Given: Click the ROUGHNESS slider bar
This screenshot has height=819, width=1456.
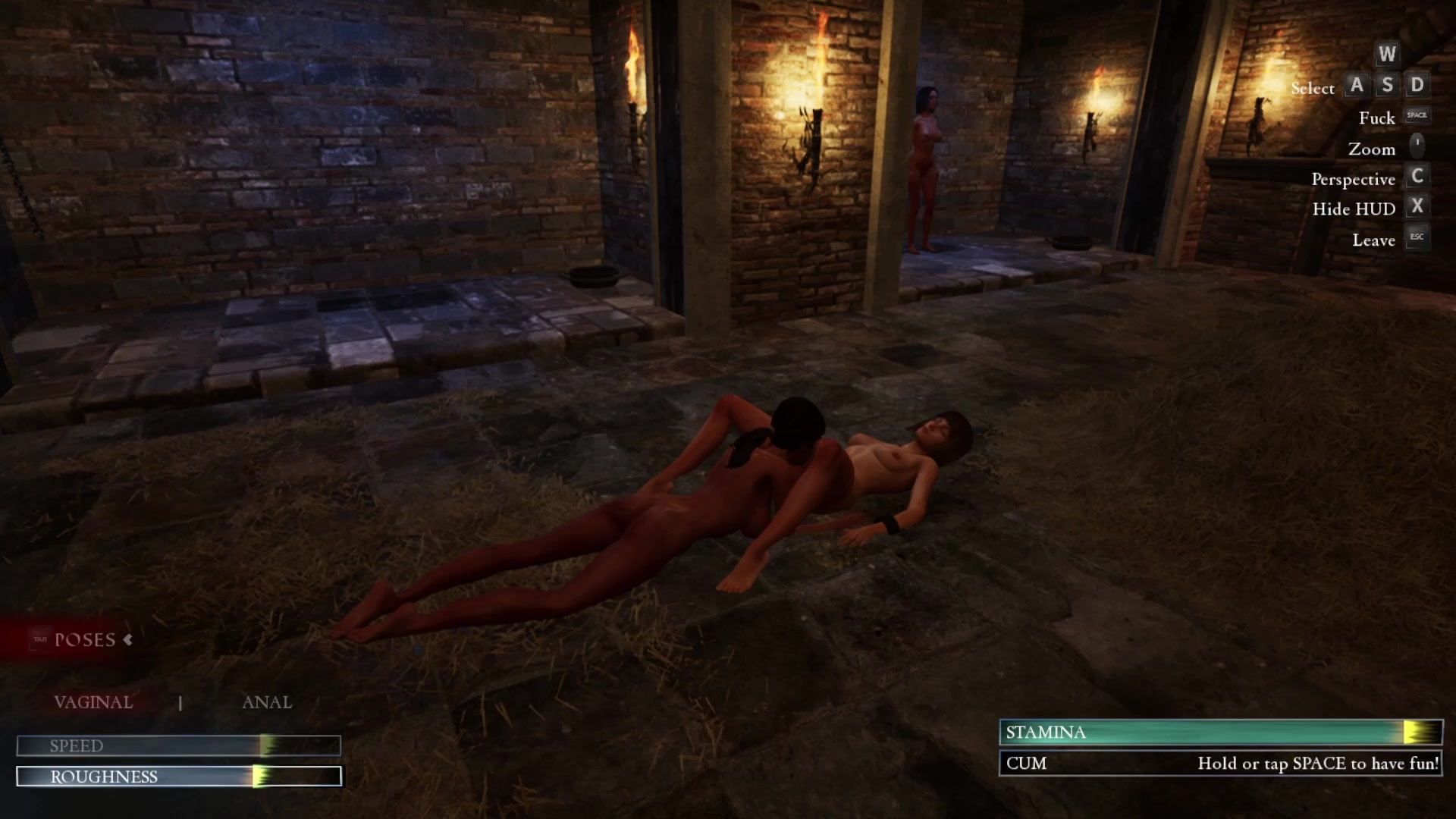Looking at the screenshot, I should click(179, 777).
